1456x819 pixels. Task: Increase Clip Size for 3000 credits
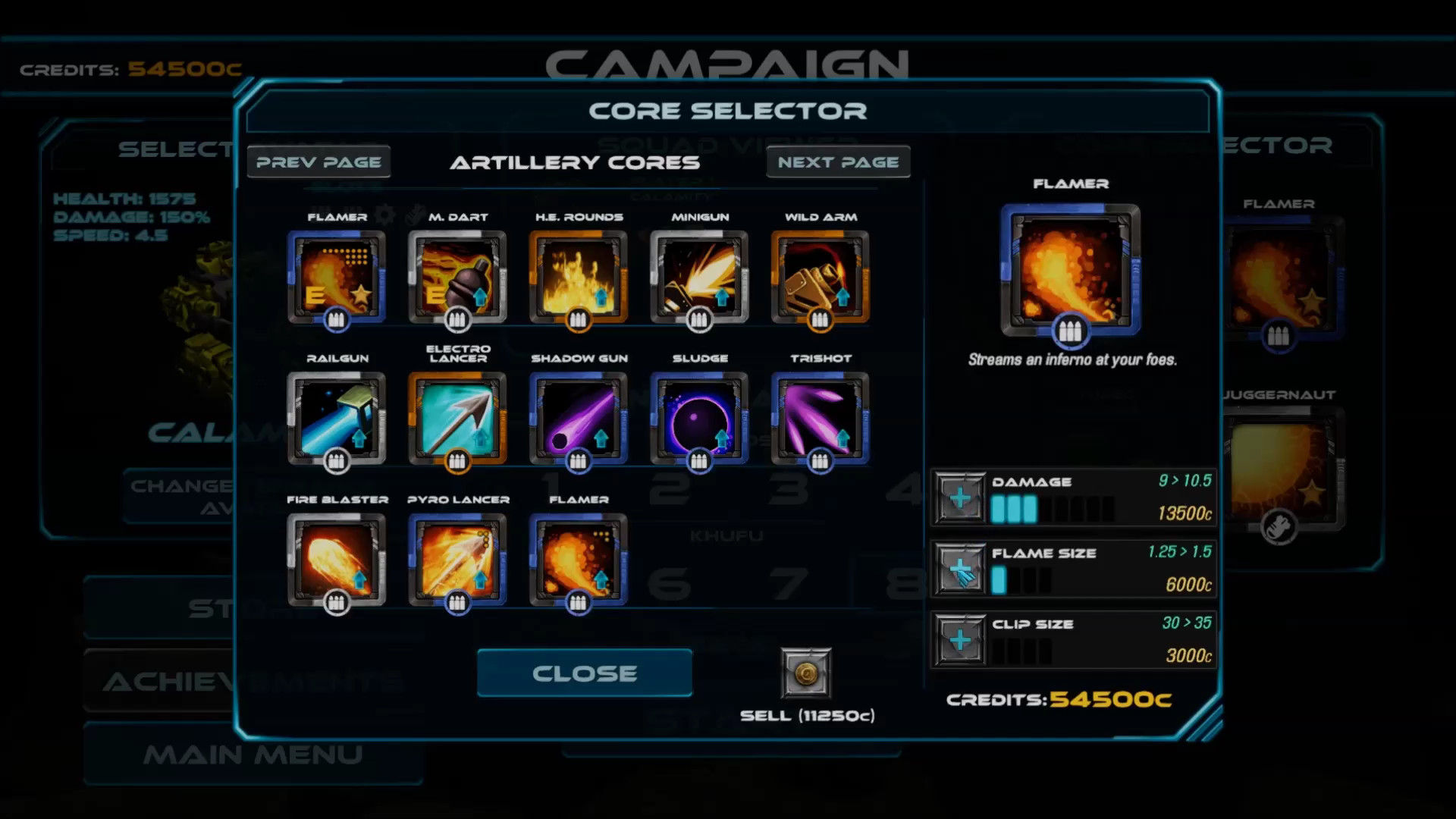pos(959,639)
